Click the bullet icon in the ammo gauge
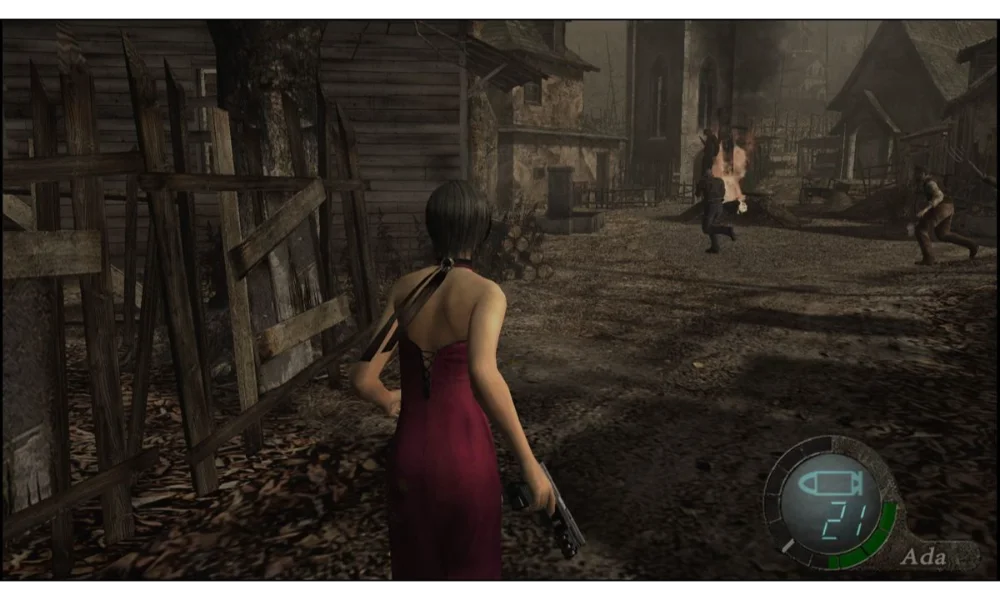This screenshot has width=1000, height=600. pos(828,484)
